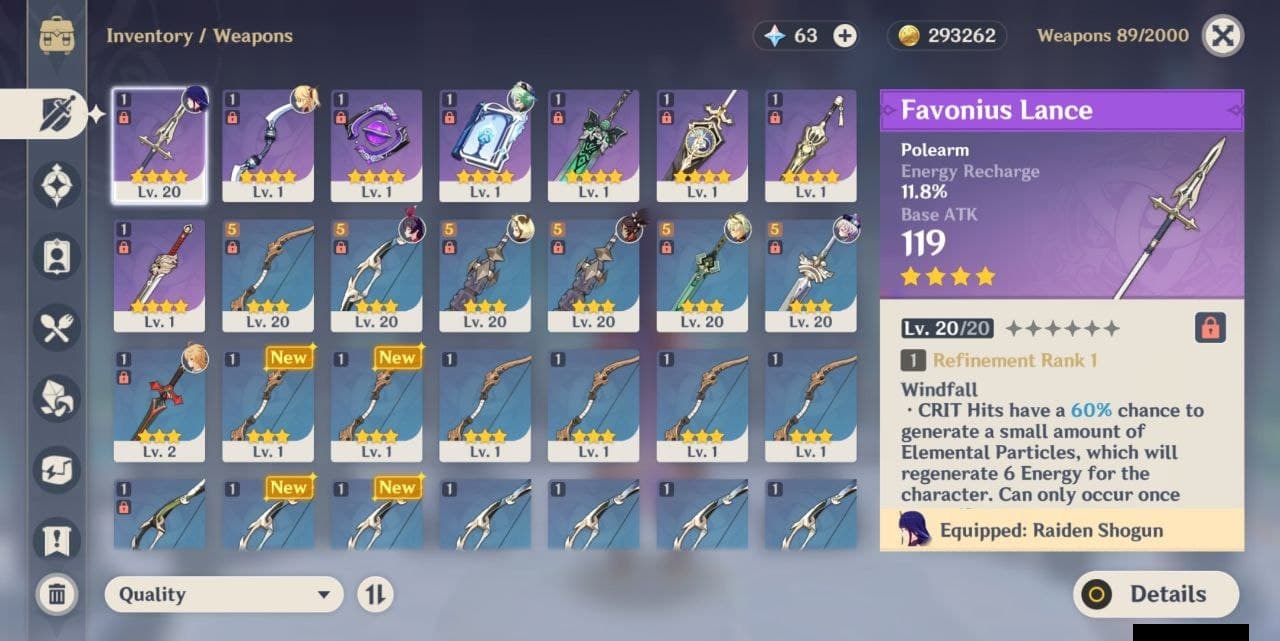Switch to the Artifacts inventory tab
Viewport: 1280px width, 641px height.
[x=57, y=185]
